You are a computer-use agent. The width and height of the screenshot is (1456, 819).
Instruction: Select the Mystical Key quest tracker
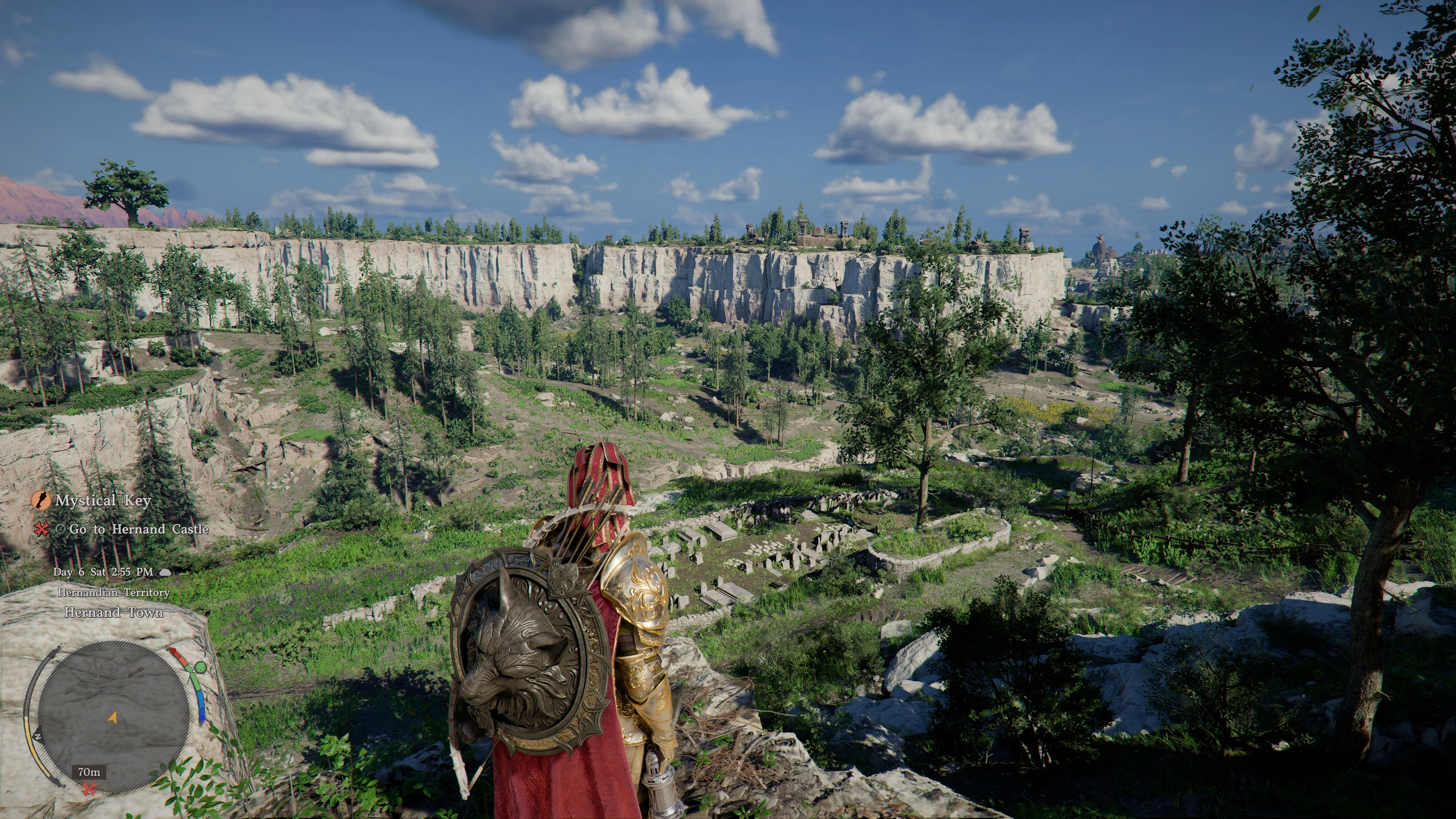[102, 501]
